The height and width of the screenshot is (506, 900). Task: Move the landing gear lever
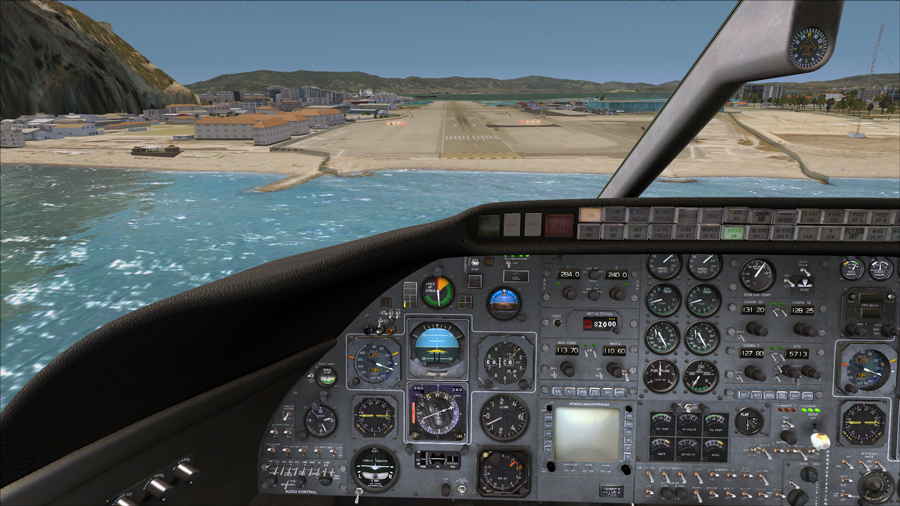pos(818,440)
